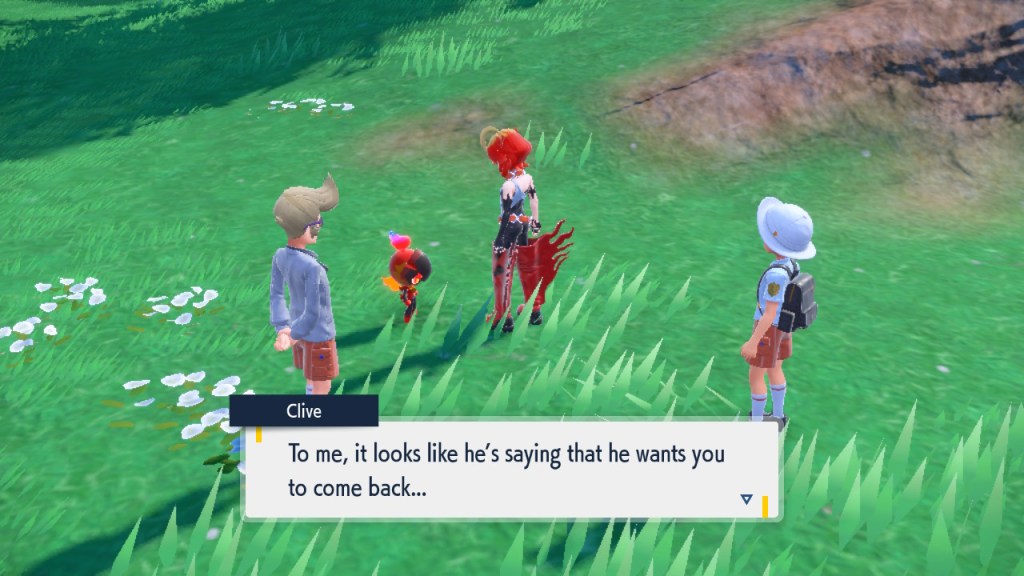
Task: Advance dialogue using the blue arrow indicator
Action: click(x=746, y=498)
